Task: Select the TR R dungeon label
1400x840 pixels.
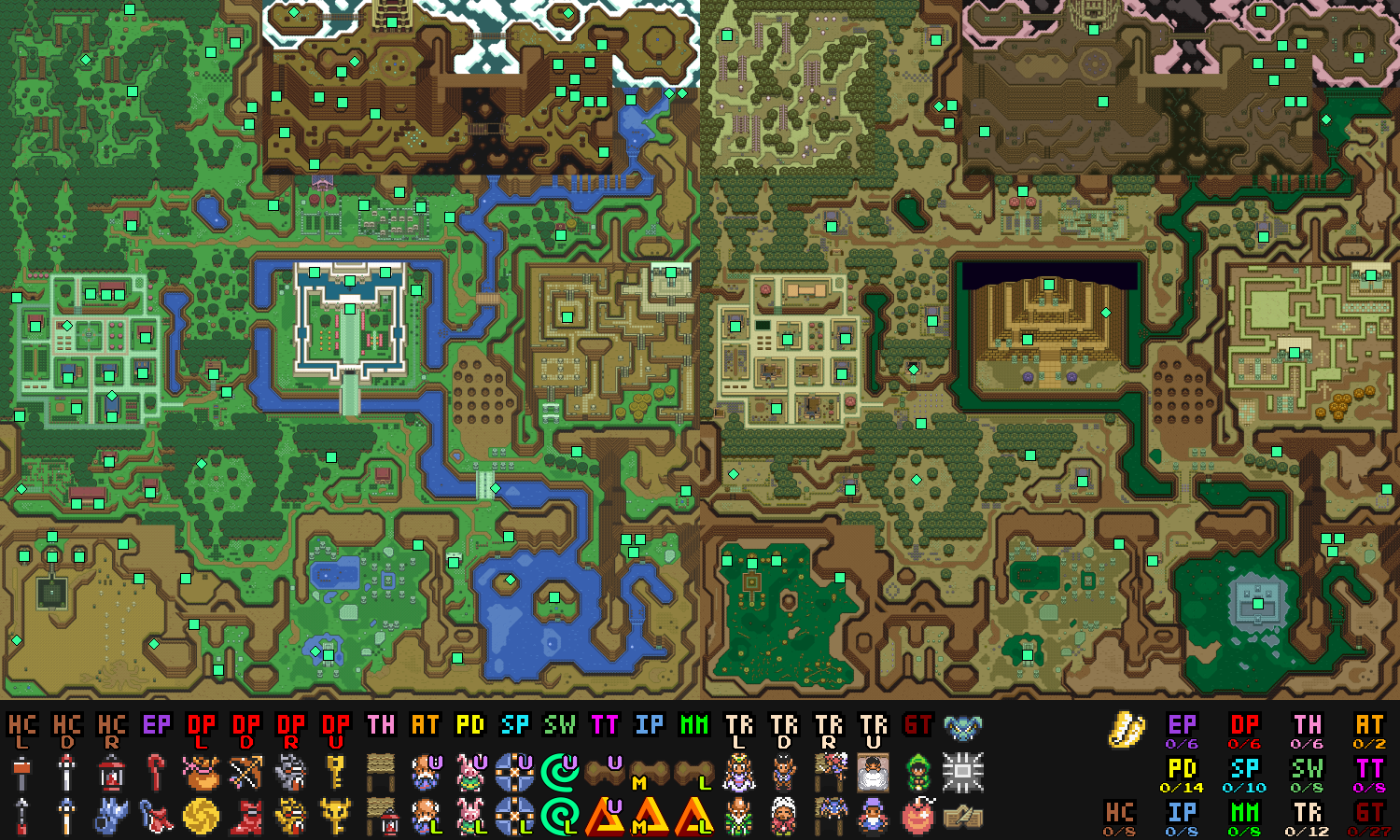Action: point(829,729)
